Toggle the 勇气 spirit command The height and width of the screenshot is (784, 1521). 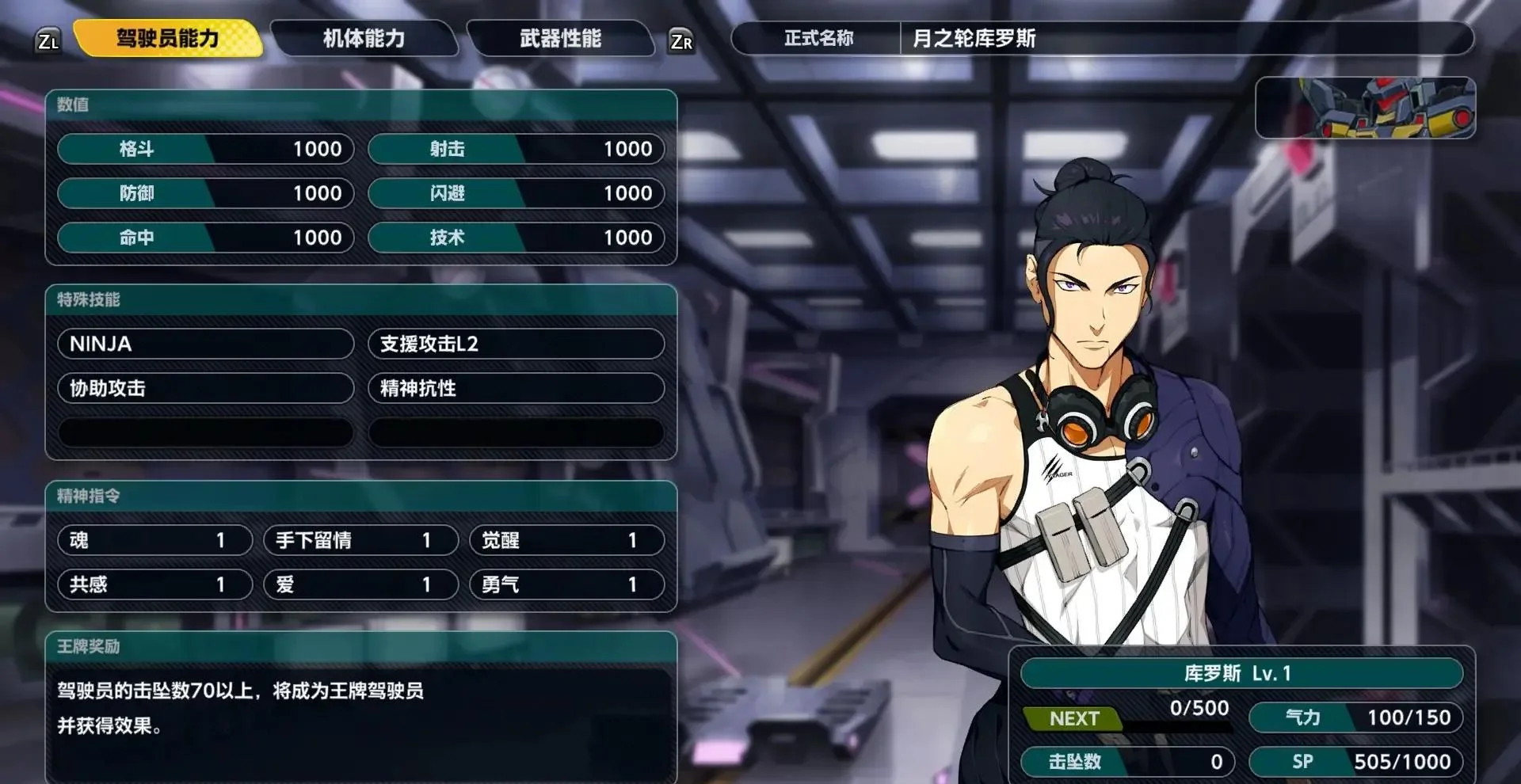click(x=567, y=584)
